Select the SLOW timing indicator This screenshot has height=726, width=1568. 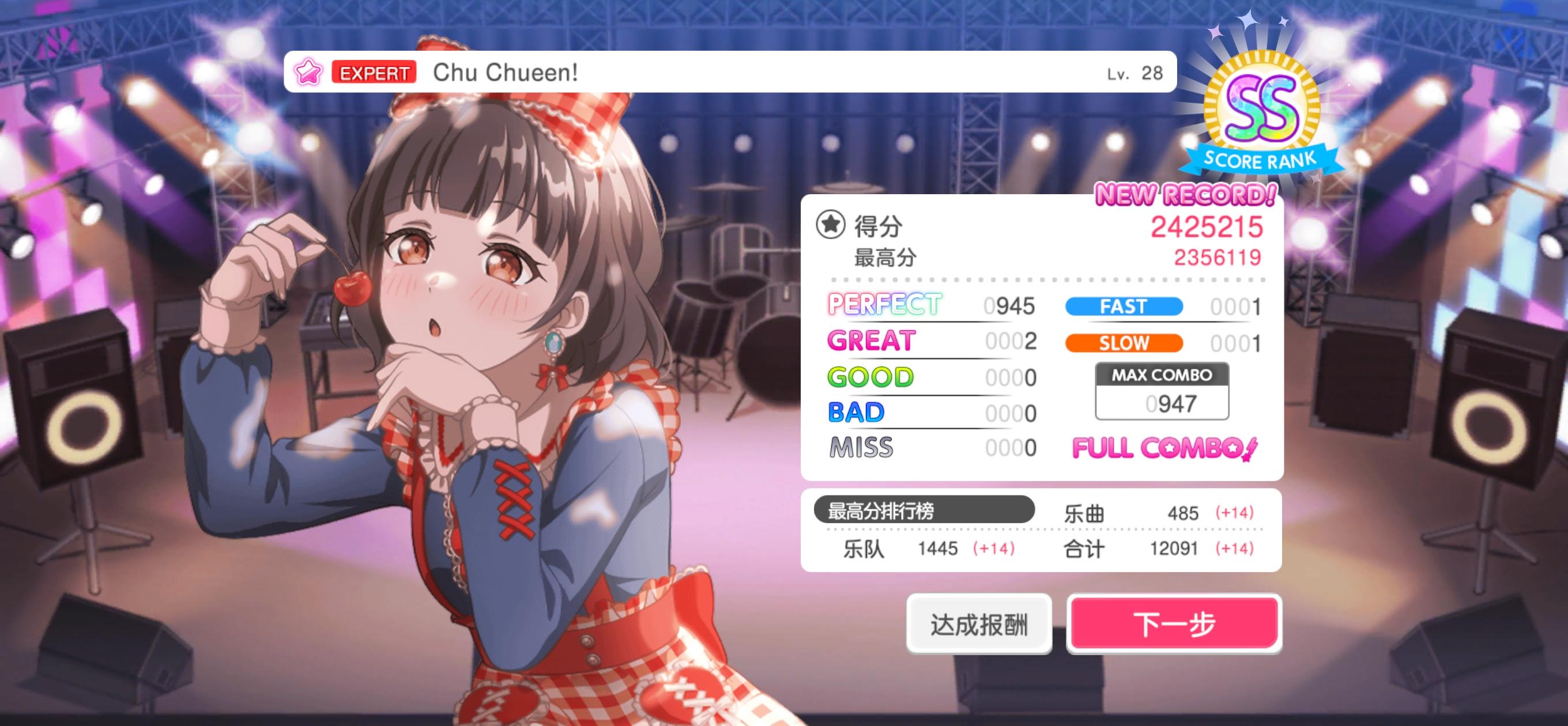(1122, 343)
